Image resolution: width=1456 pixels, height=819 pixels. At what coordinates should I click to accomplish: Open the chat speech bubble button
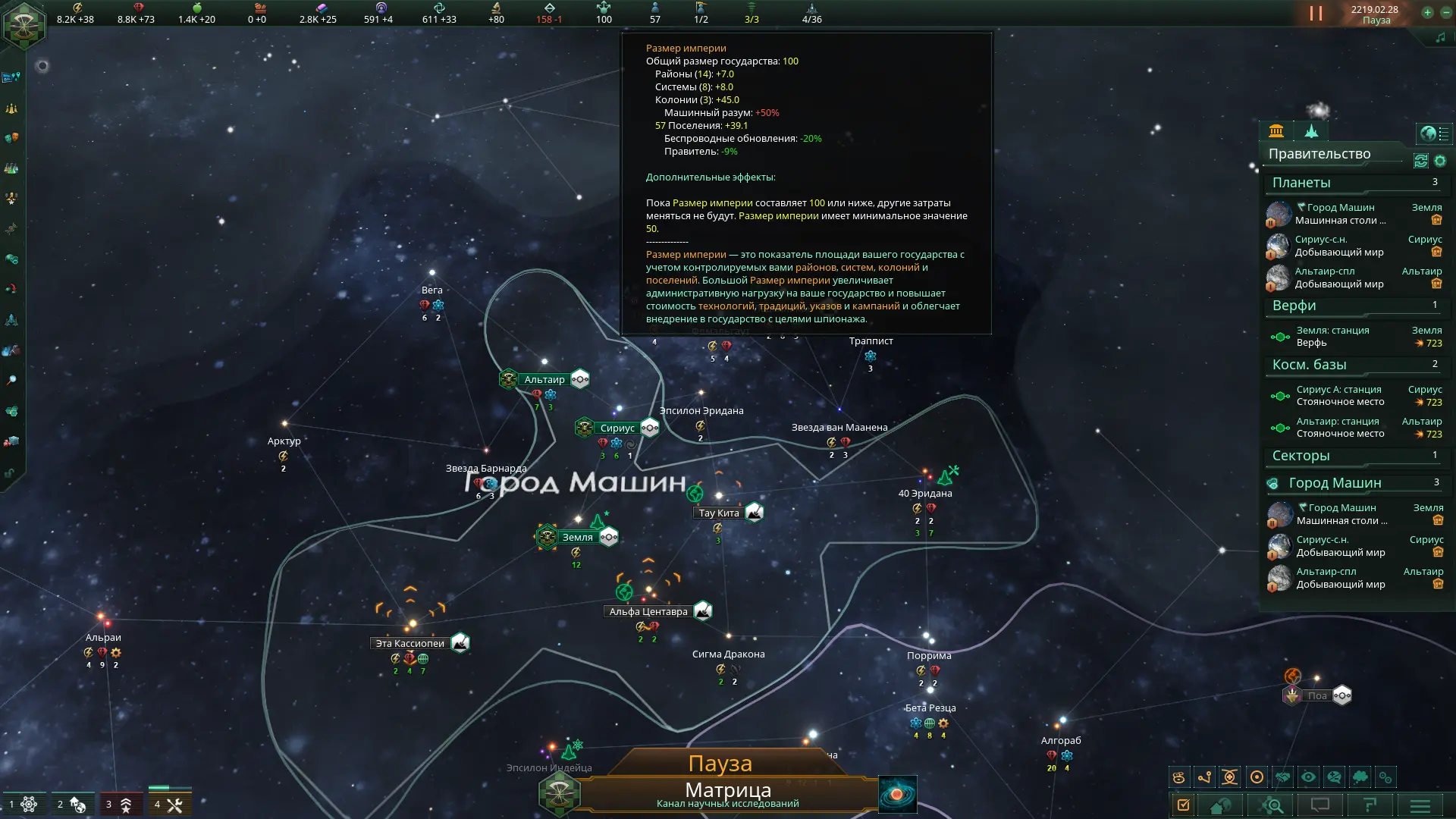pyautogui.click(x=1320, y=805)
